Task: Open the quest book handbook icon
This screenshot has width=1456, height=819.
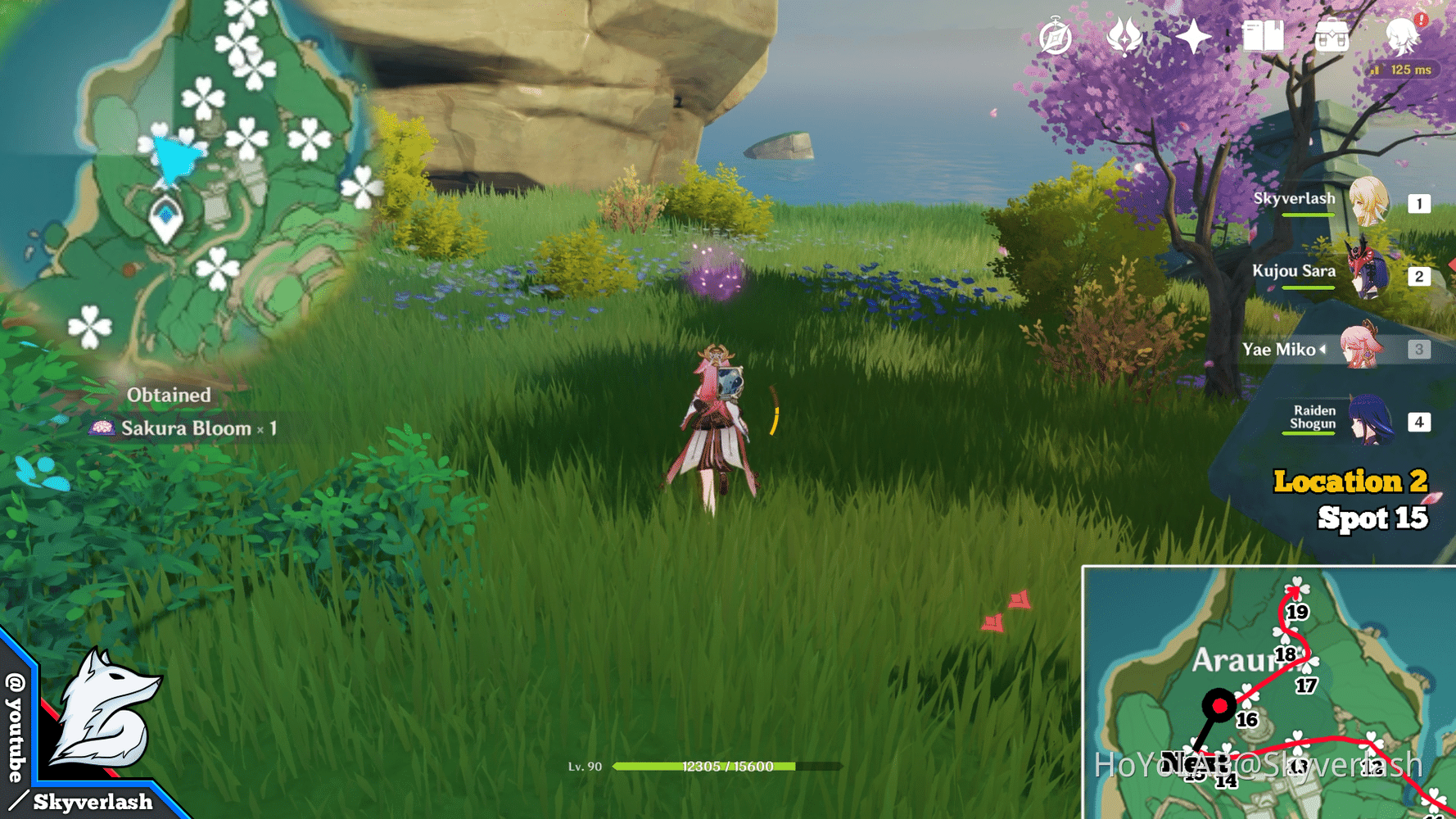Action: coord(1265,36)
